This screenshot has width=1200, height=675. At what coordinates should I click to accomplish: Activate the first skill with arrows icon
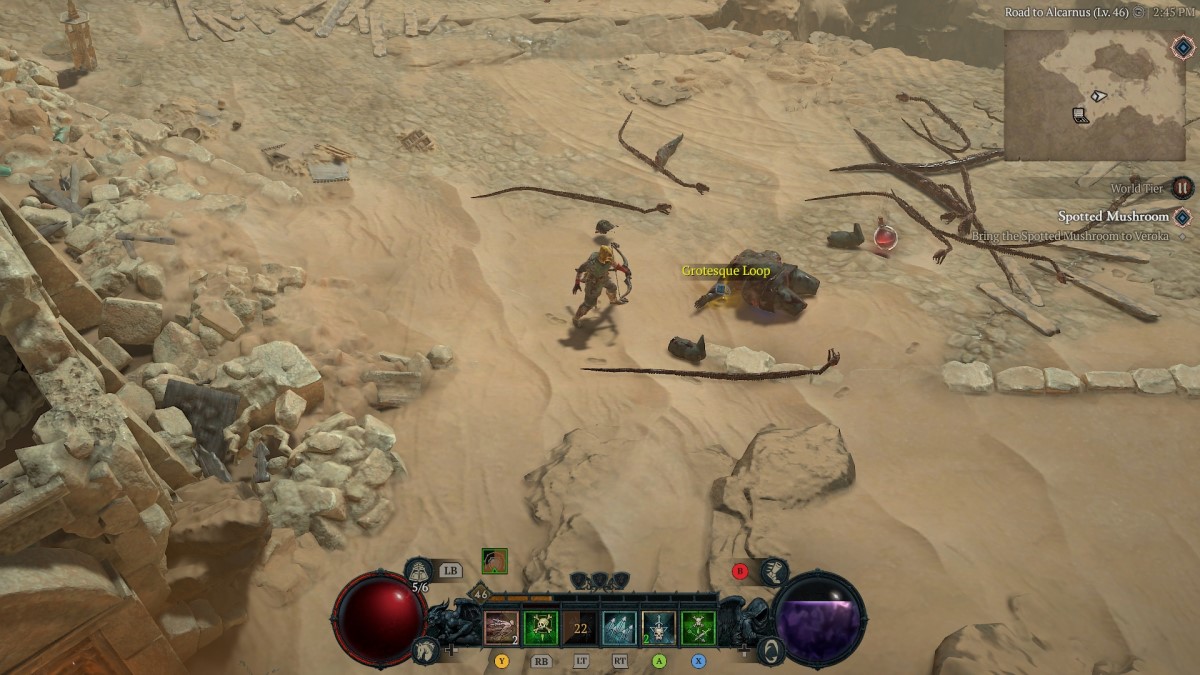(501, 628)
